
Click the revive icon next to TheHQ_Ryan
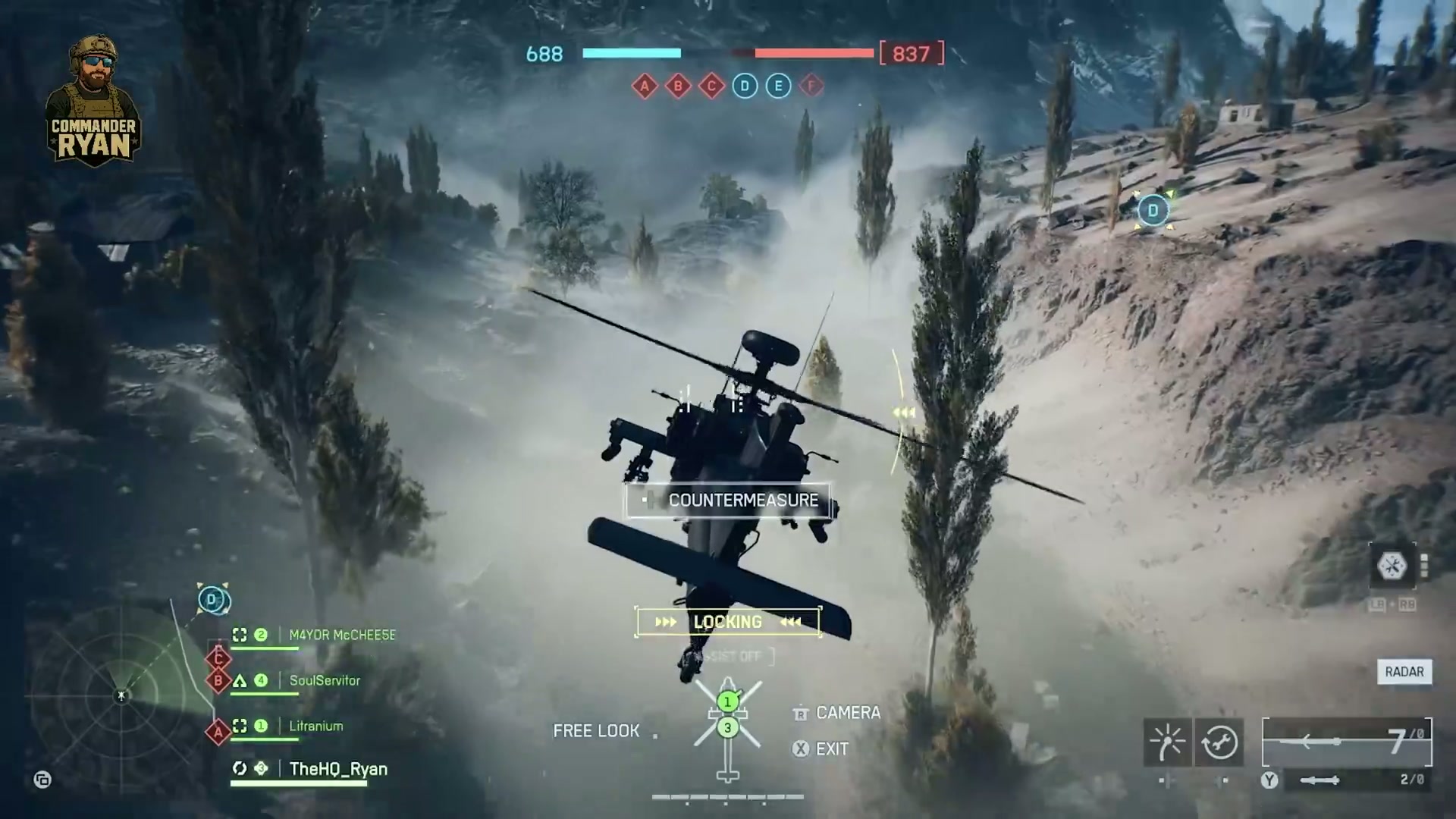tap(240, 768)
